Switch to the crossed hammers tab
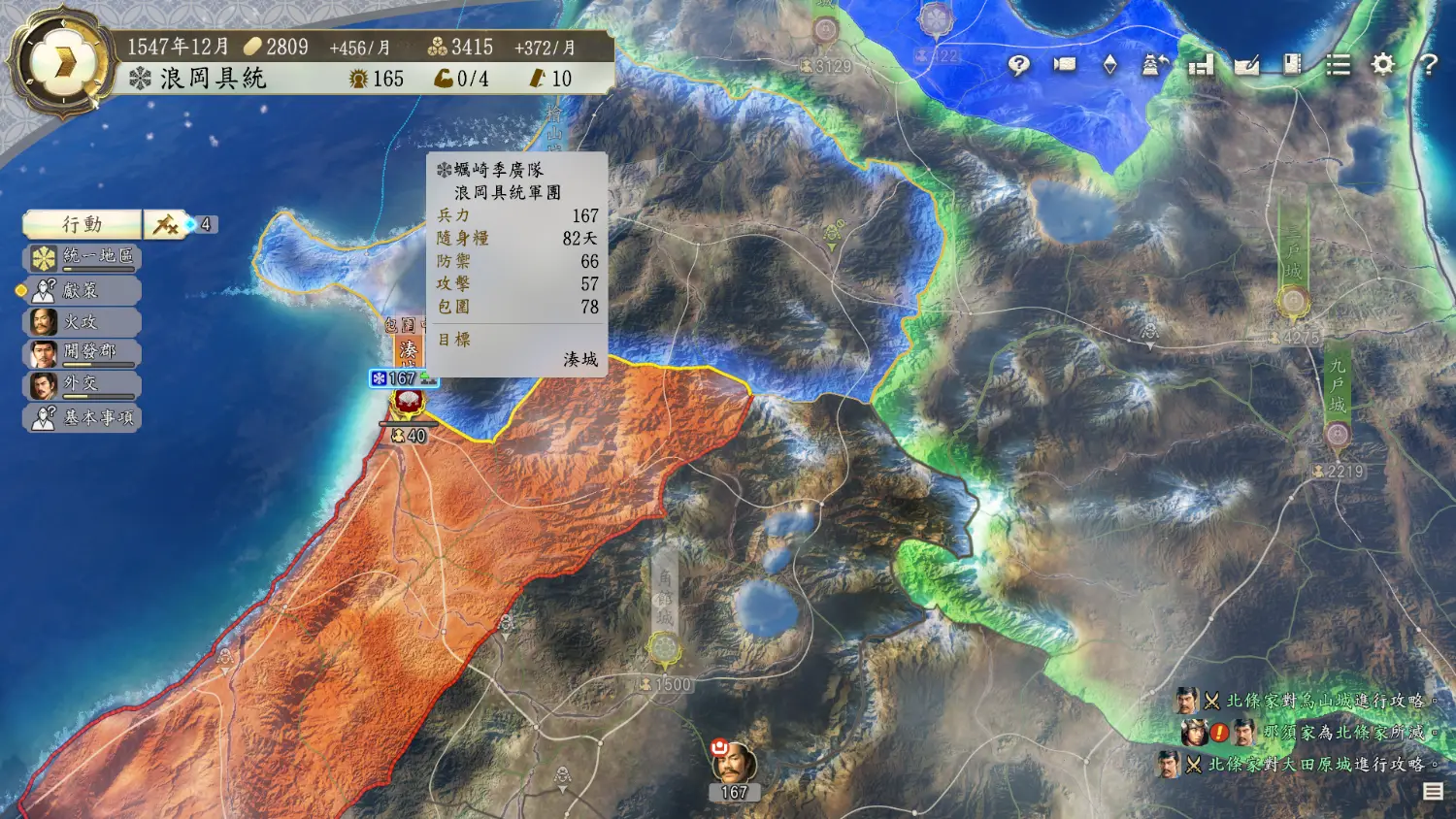Viewport: 1456px width, 819px height. tap(166, 225)
